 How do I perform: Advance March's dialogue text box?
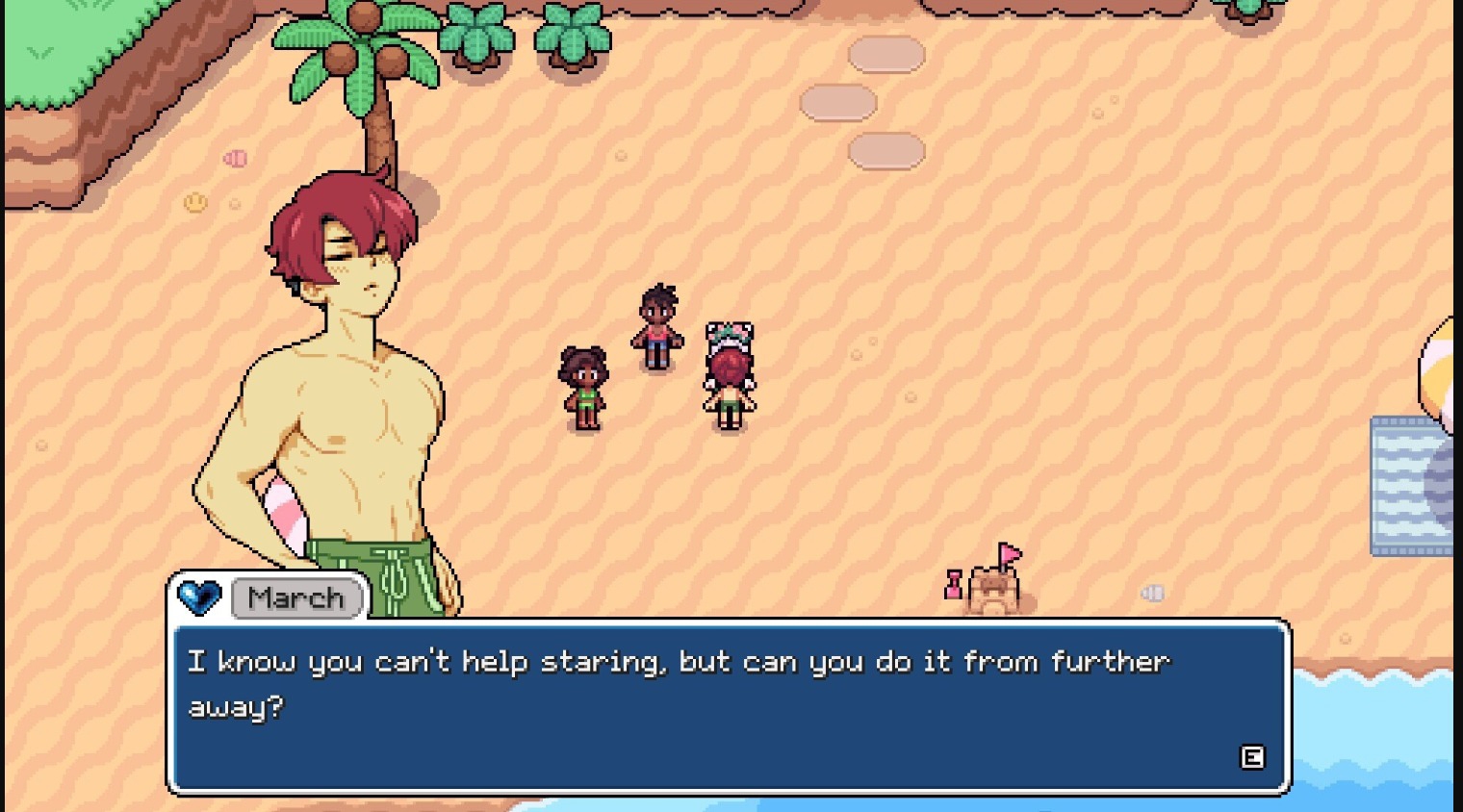point(1251,757)
